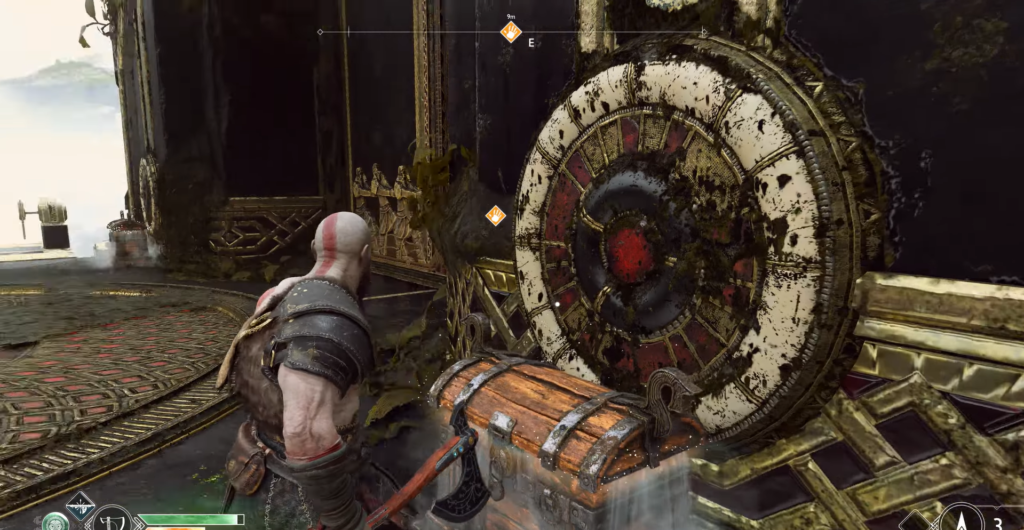Select the orange diamond waypoint marker

pyautogui.click(x=494, y=215)
